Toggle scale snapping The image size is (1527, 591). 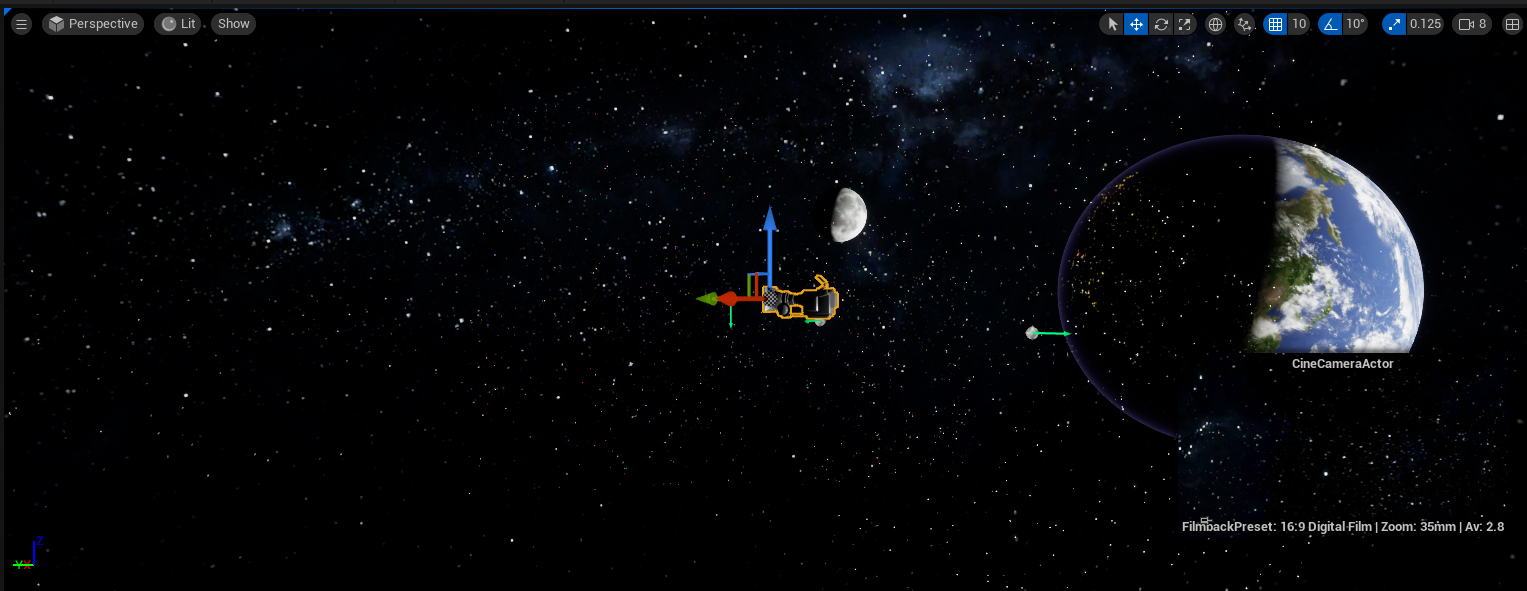1395,24
